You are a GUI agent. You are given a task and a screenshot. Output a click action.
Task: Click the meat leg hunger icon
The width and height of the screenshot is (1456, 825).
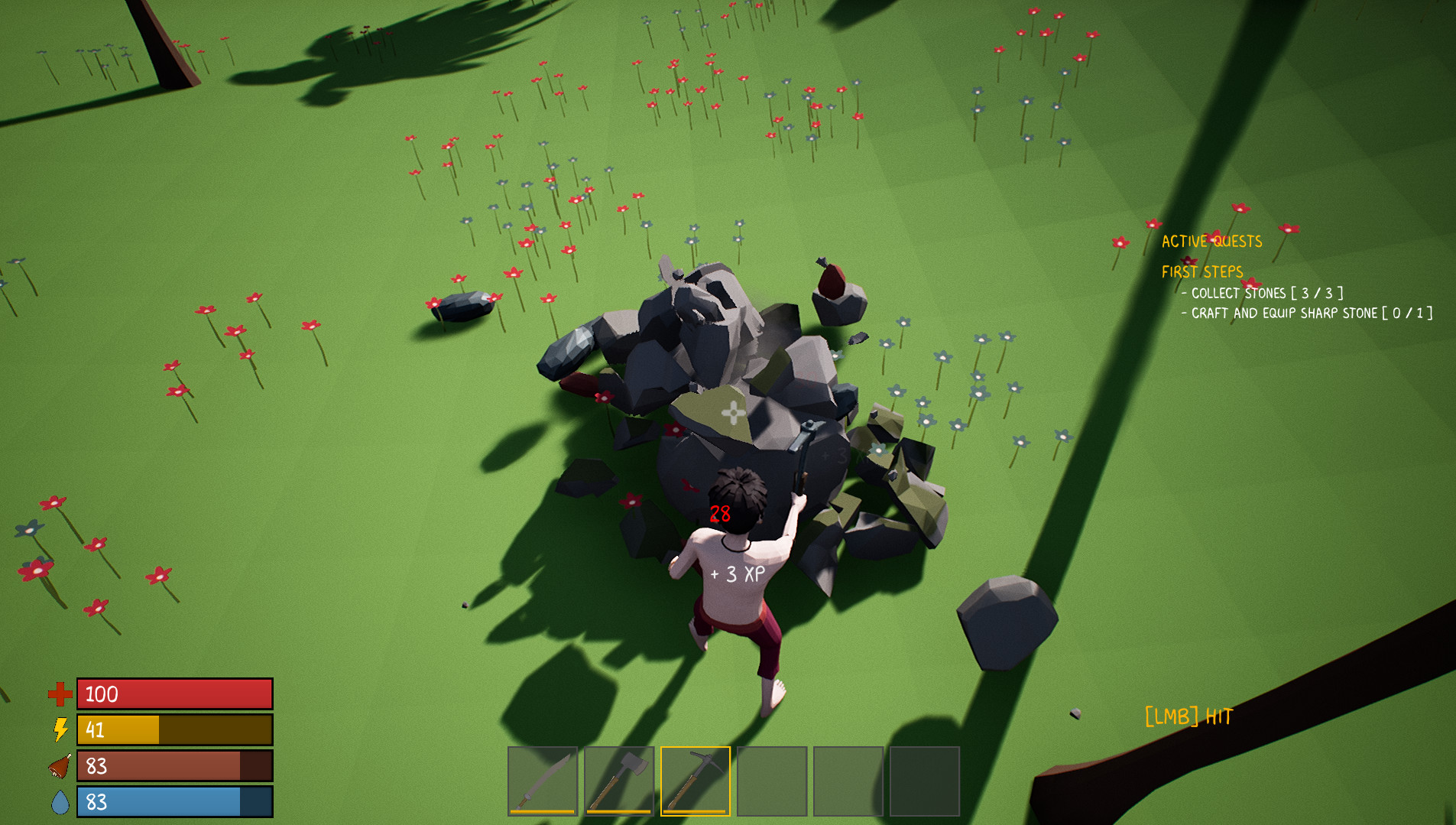(60, 766)
